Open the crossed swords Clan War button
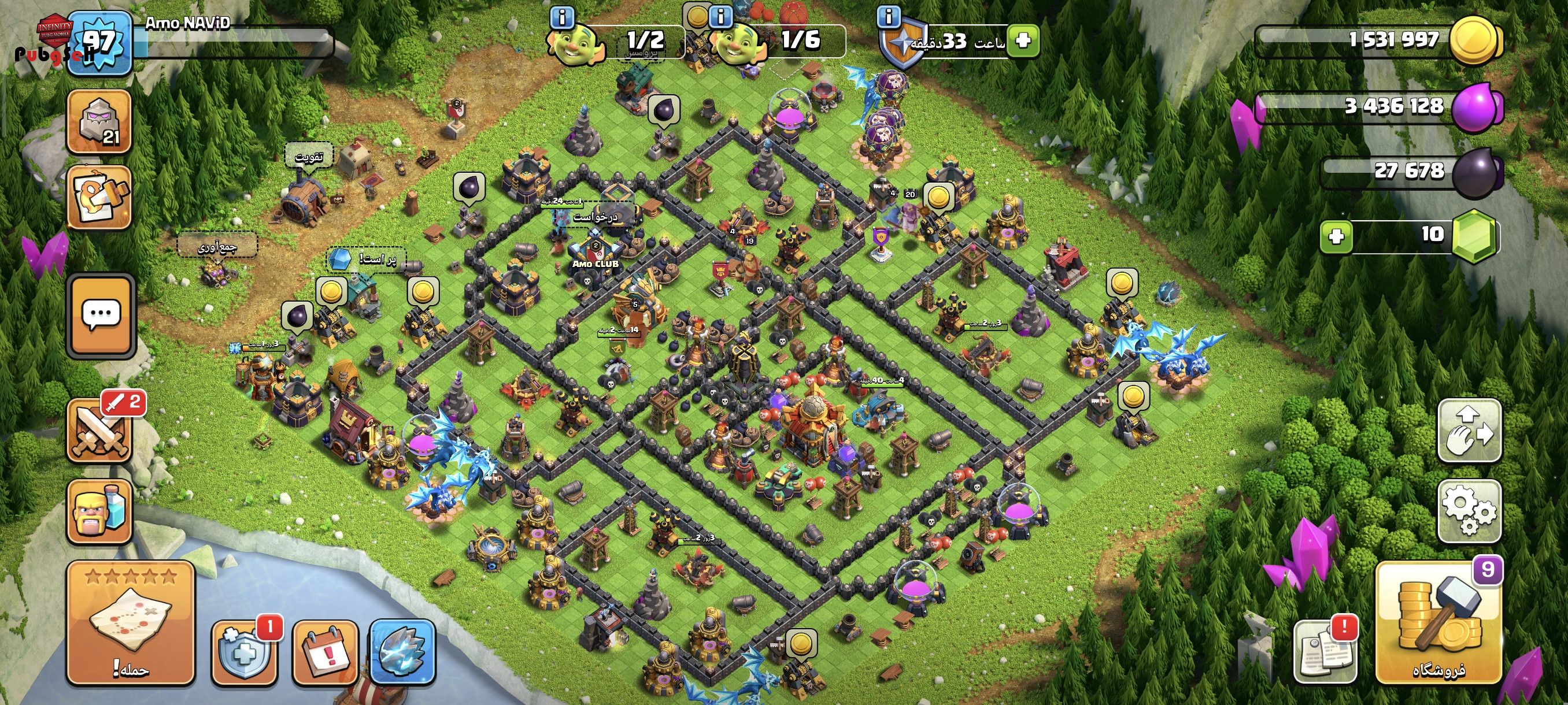This screenshot has width=1568, height=705. pyautogui.click(x=101, y=431)
